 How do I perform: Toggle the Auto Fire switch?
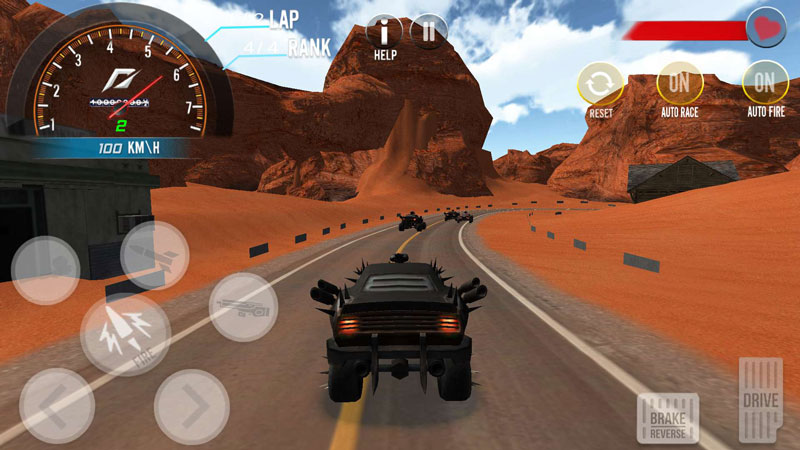click(765, 82)
